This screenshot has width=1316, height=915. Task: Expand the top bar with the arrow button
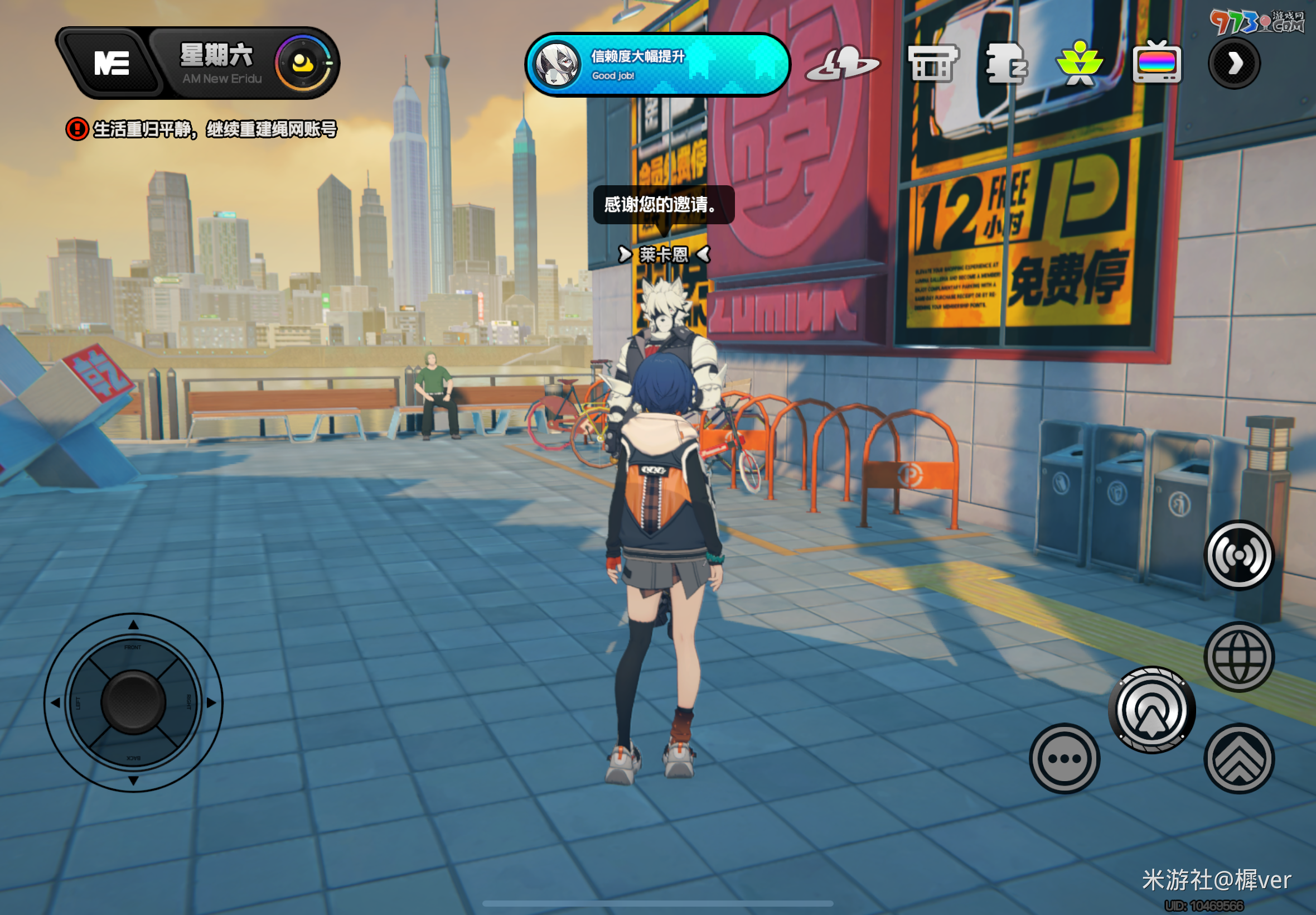tap(1234, 63)
